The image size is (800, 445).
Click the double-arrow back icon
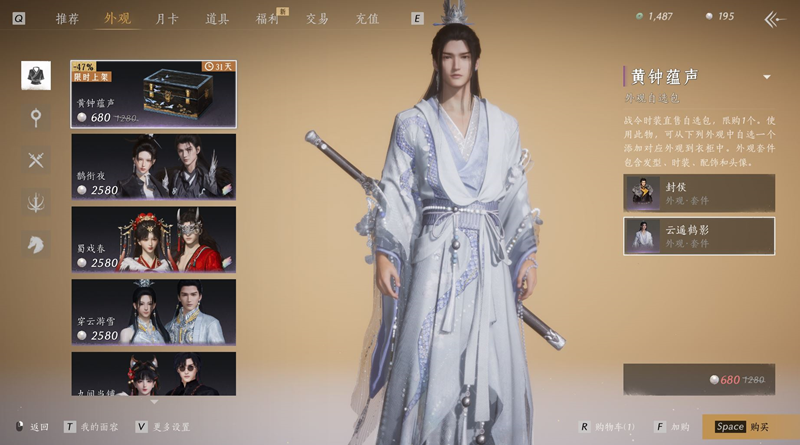(773, 18)
